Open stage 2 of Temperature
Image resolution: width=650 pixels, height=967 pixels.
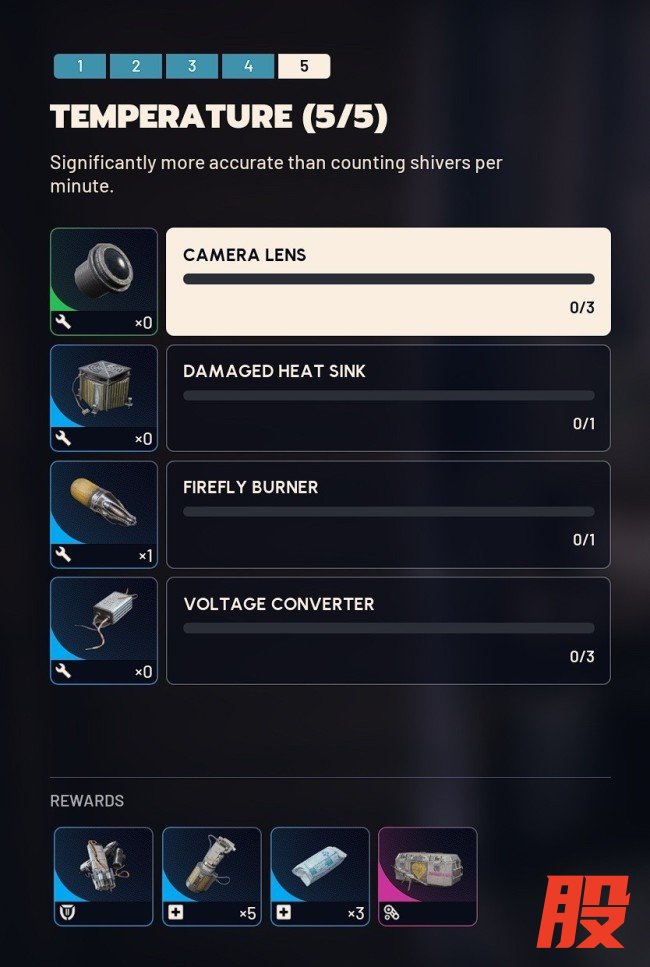135,67
